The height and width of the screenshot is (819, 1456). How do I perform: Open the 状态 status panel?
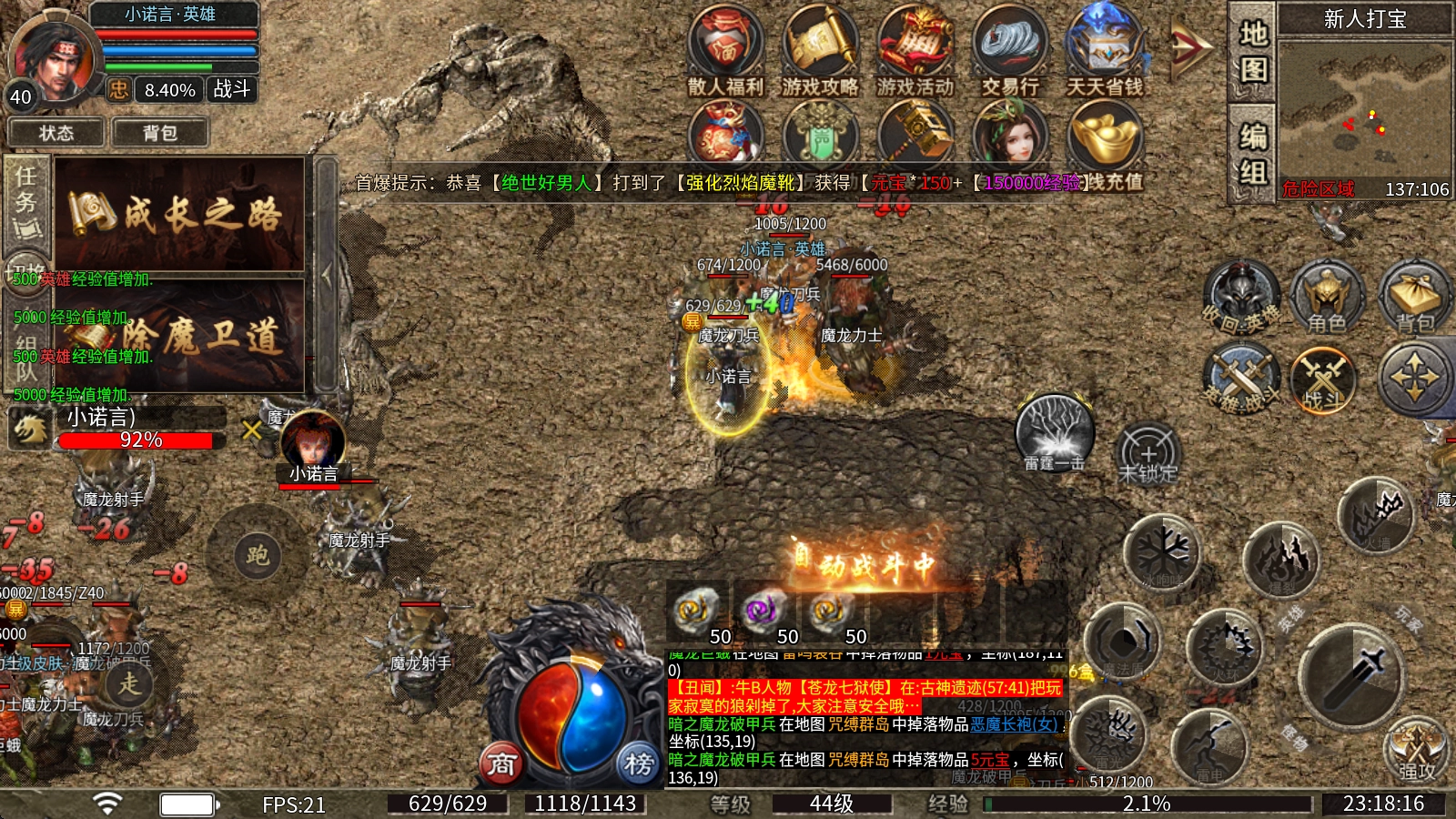[x=56, y=133]
